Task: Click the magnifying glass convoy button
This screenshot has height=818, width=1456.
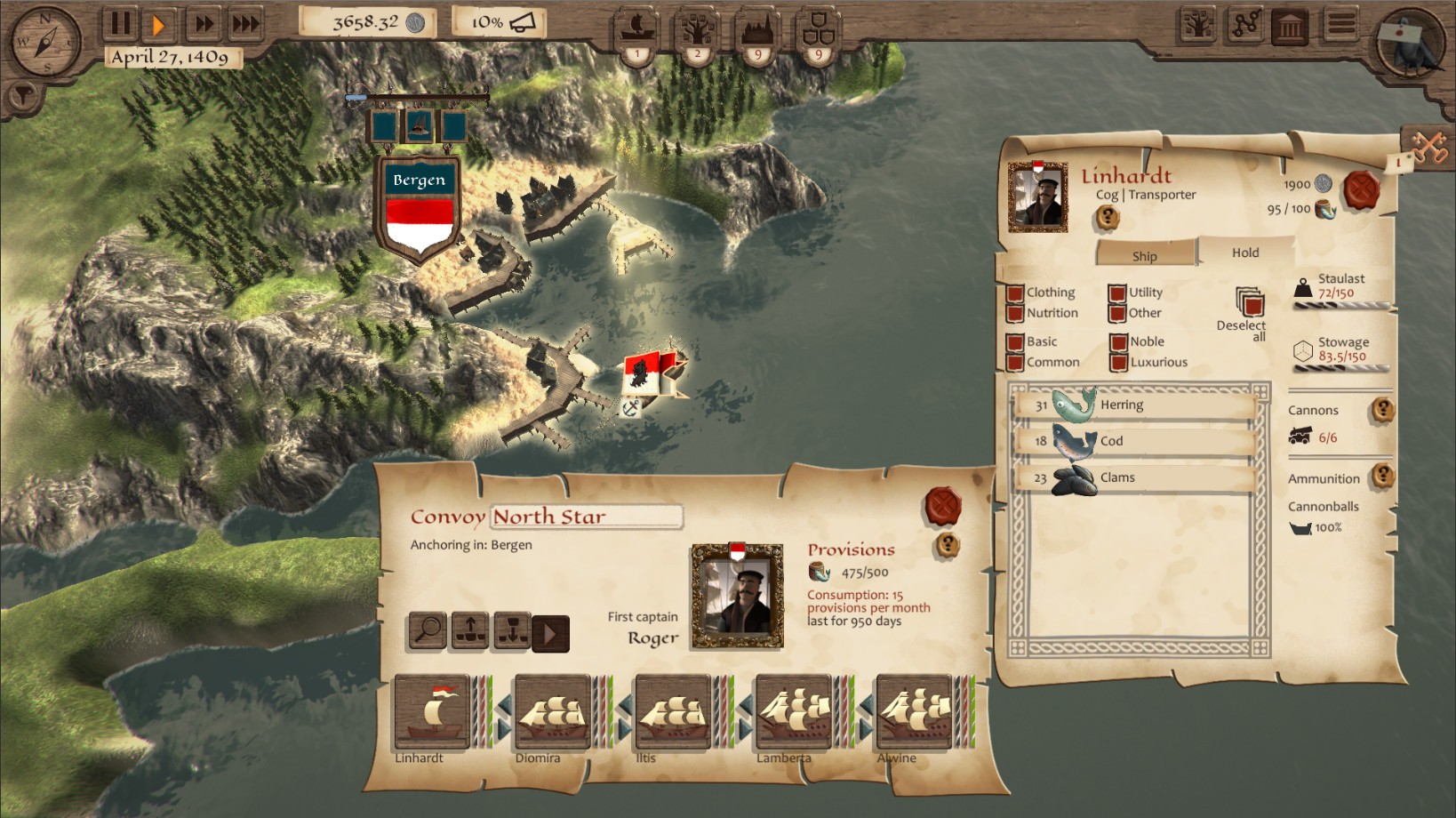Action: [x=428, y=630]
